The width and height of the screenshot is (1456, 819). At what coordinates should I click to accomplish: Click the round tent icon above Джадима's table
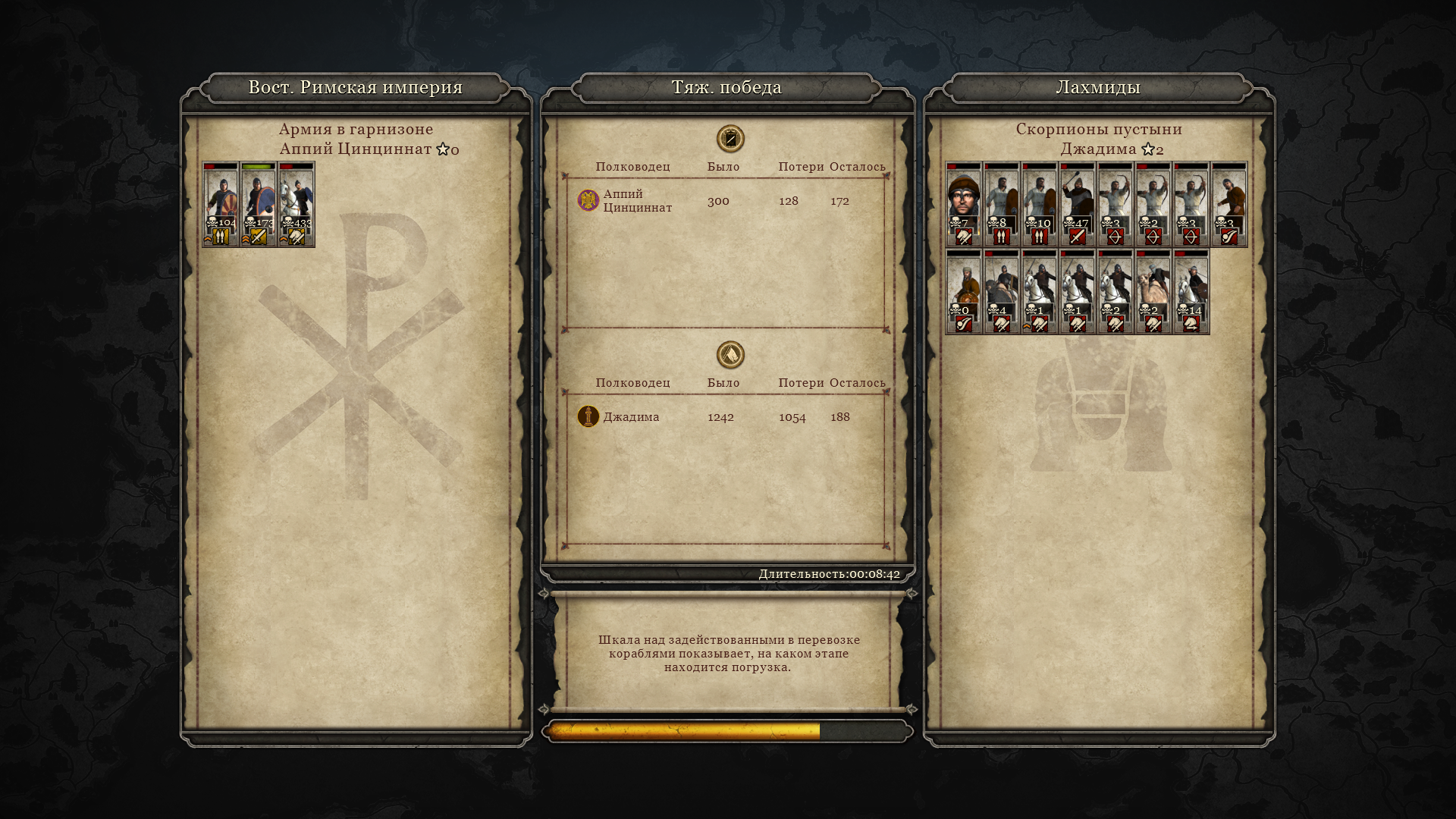pyautogui.click(x=730, y=355)
